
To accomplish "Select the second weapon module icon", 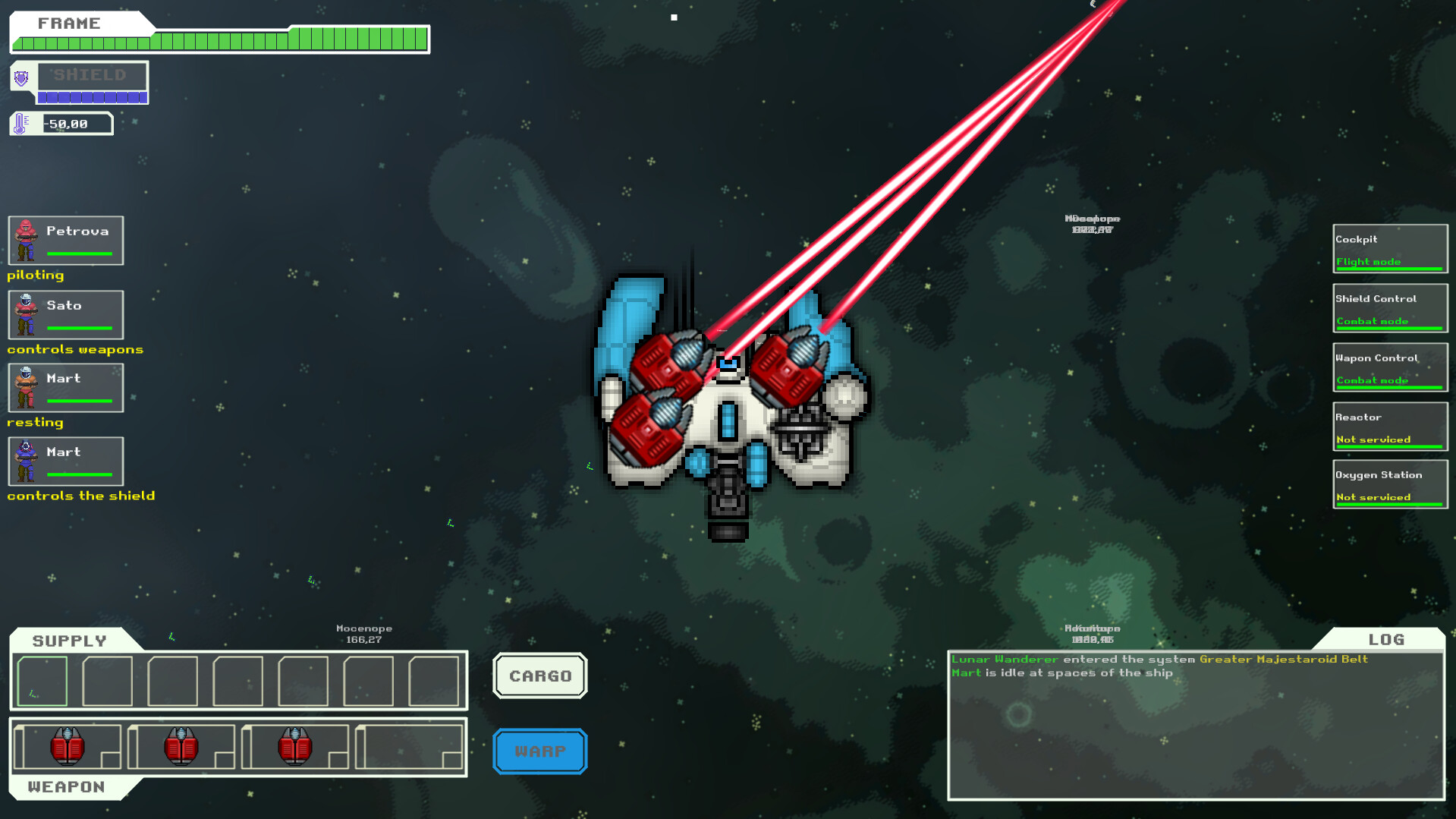I will tap(180, 748).
